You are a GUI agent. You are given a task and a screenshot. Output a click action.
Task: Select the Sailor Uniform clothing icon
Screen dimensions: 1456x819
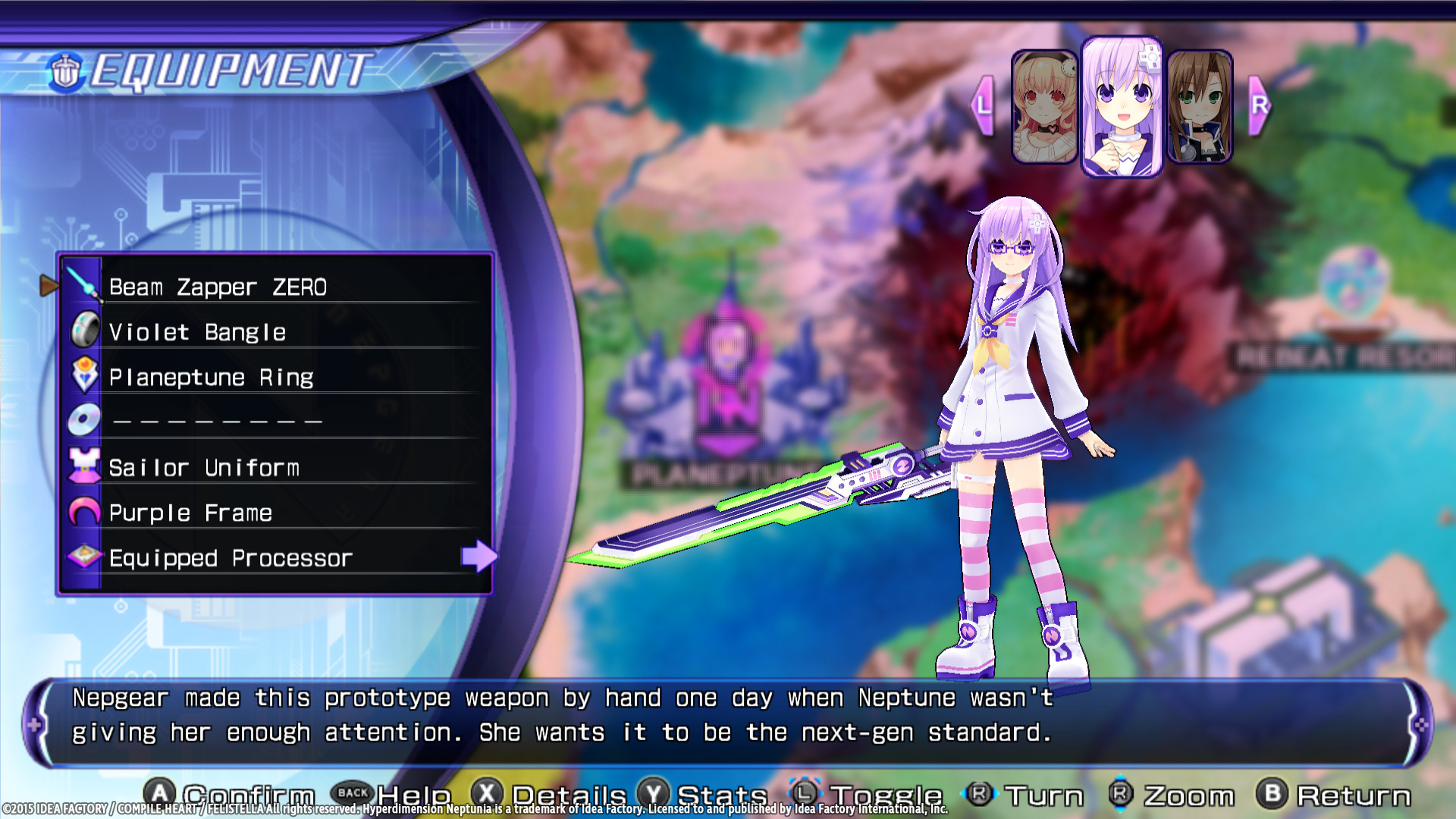click(x=85, y=466)
